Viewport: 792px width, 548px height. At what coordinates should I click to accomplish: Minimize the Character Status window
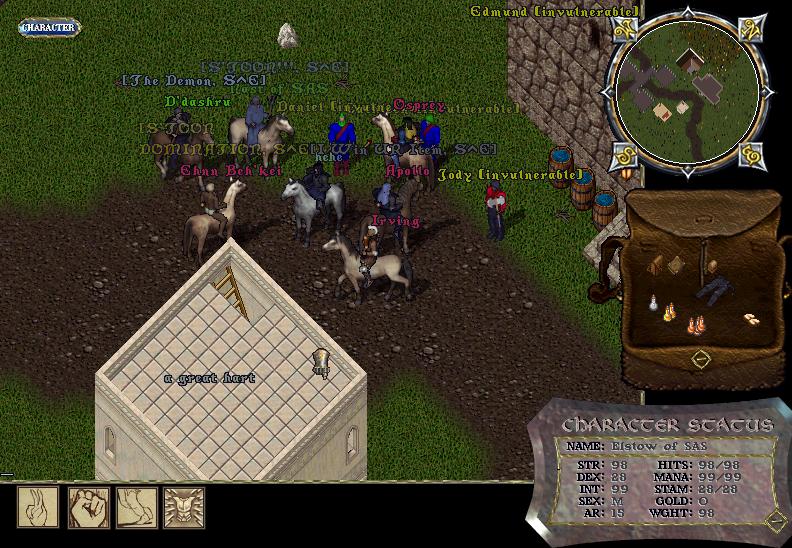772,518
